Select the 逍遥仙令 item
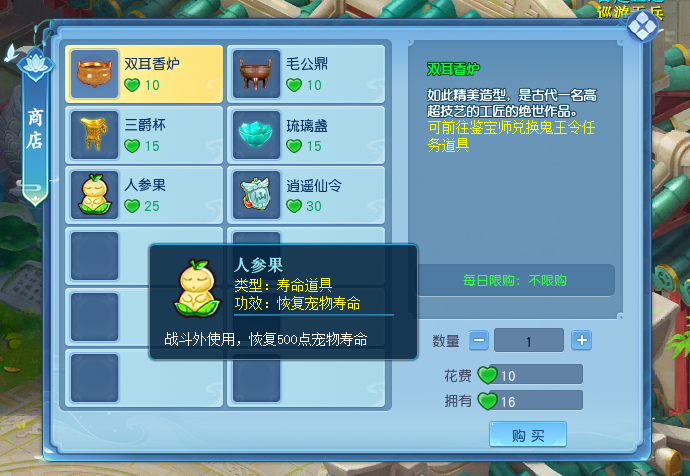The image size is (690, 476). click(307, 195)
